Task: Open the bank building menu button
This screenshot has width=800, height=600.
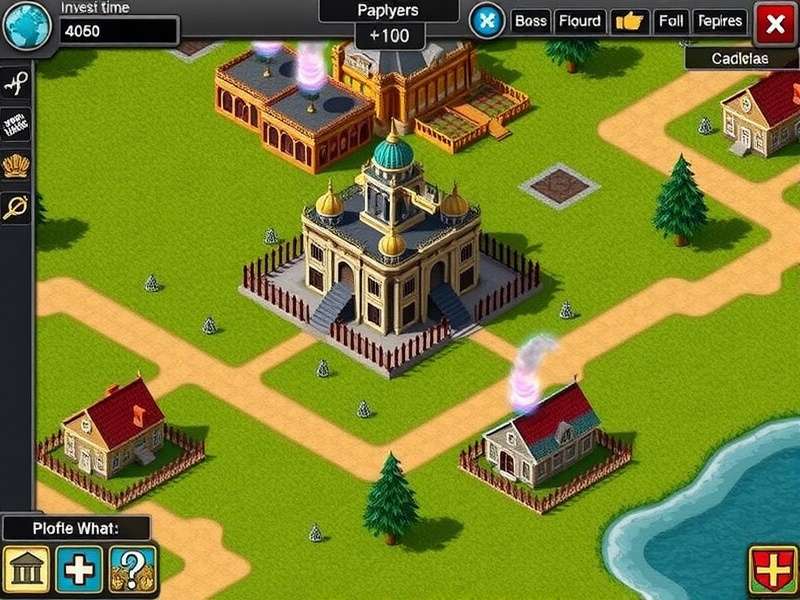Action: click(x=26, y=569)
